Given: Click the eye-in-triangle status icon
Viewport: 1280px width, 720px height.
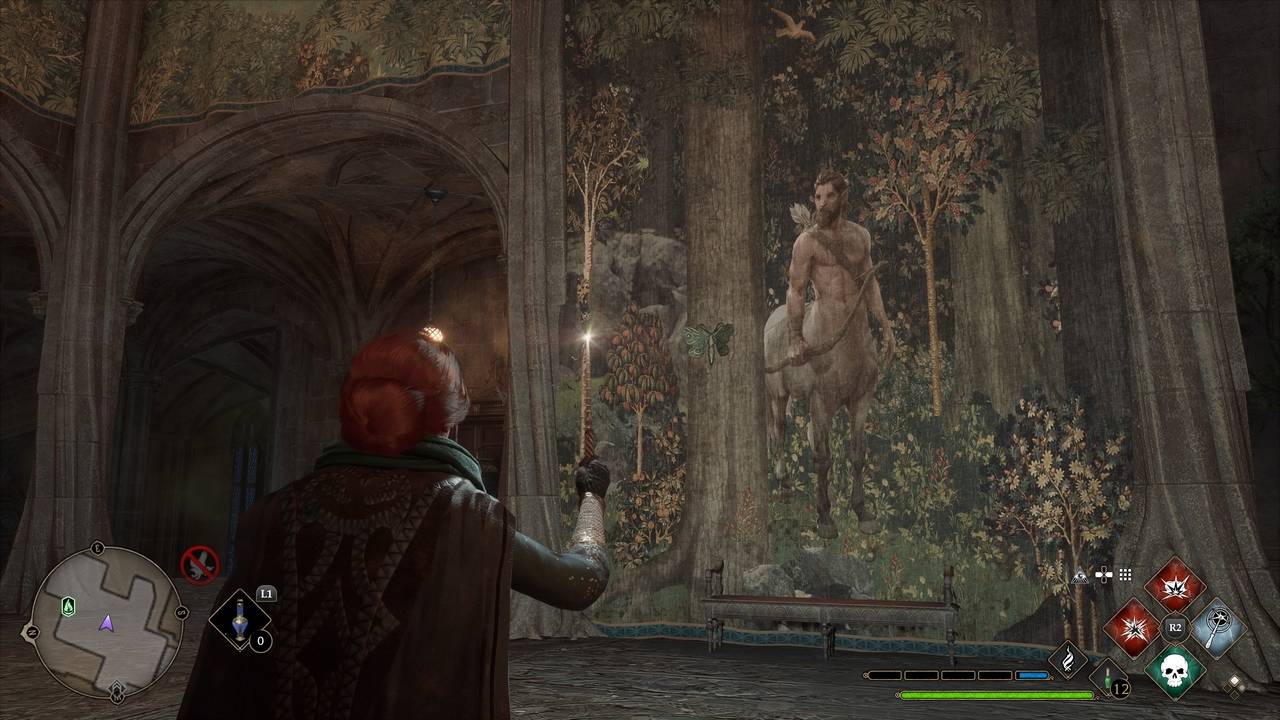Looking at the screenshot, I should pyautogui.click(x=1080, y=575).
